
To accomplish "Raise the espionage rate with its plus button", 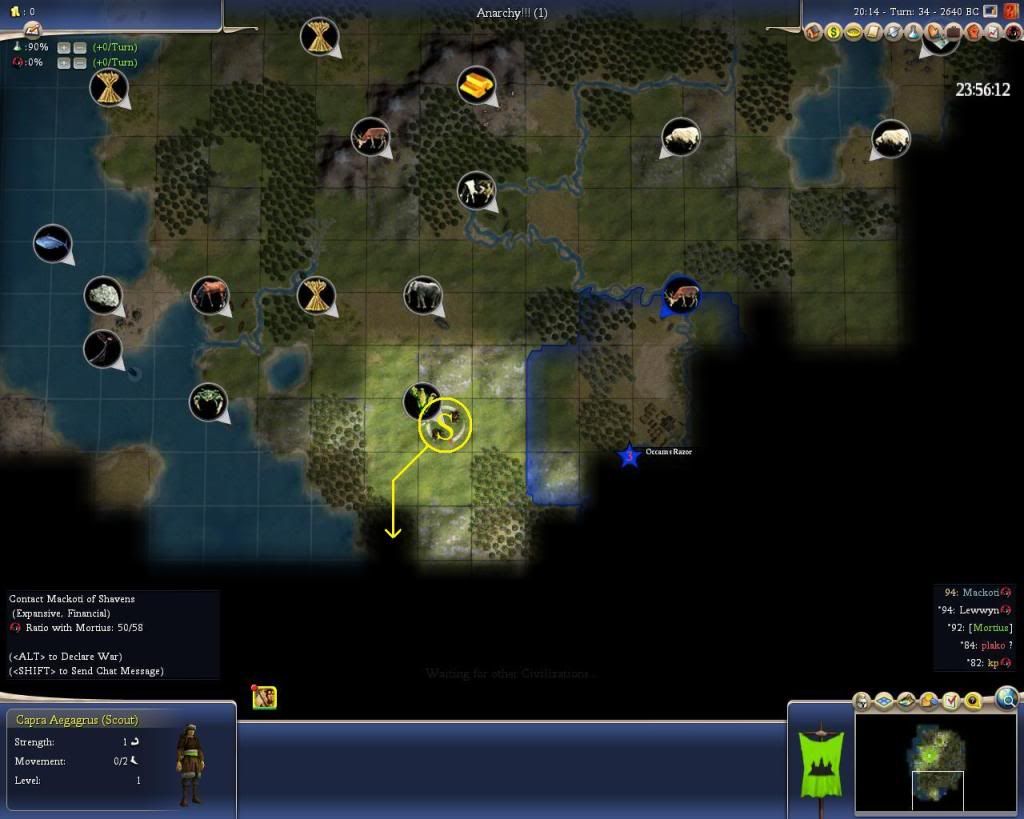I will coord(64,63).
